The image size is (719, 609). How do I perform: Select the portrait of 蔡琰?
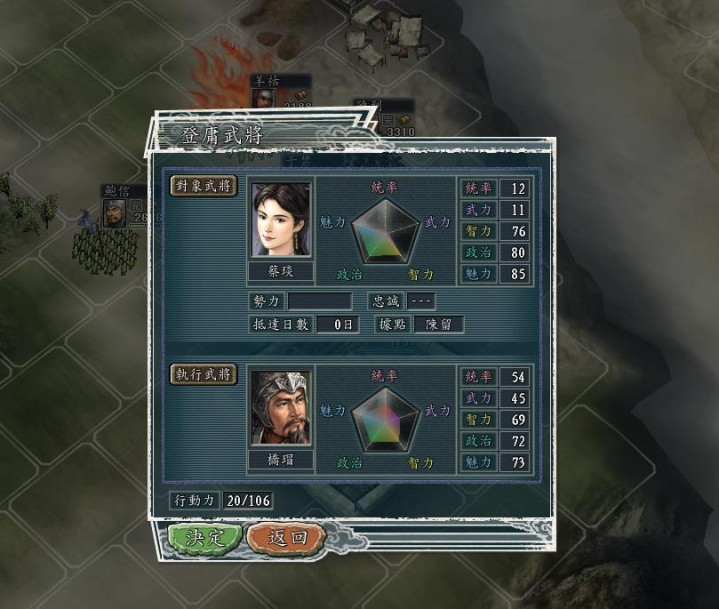[280, 220]
